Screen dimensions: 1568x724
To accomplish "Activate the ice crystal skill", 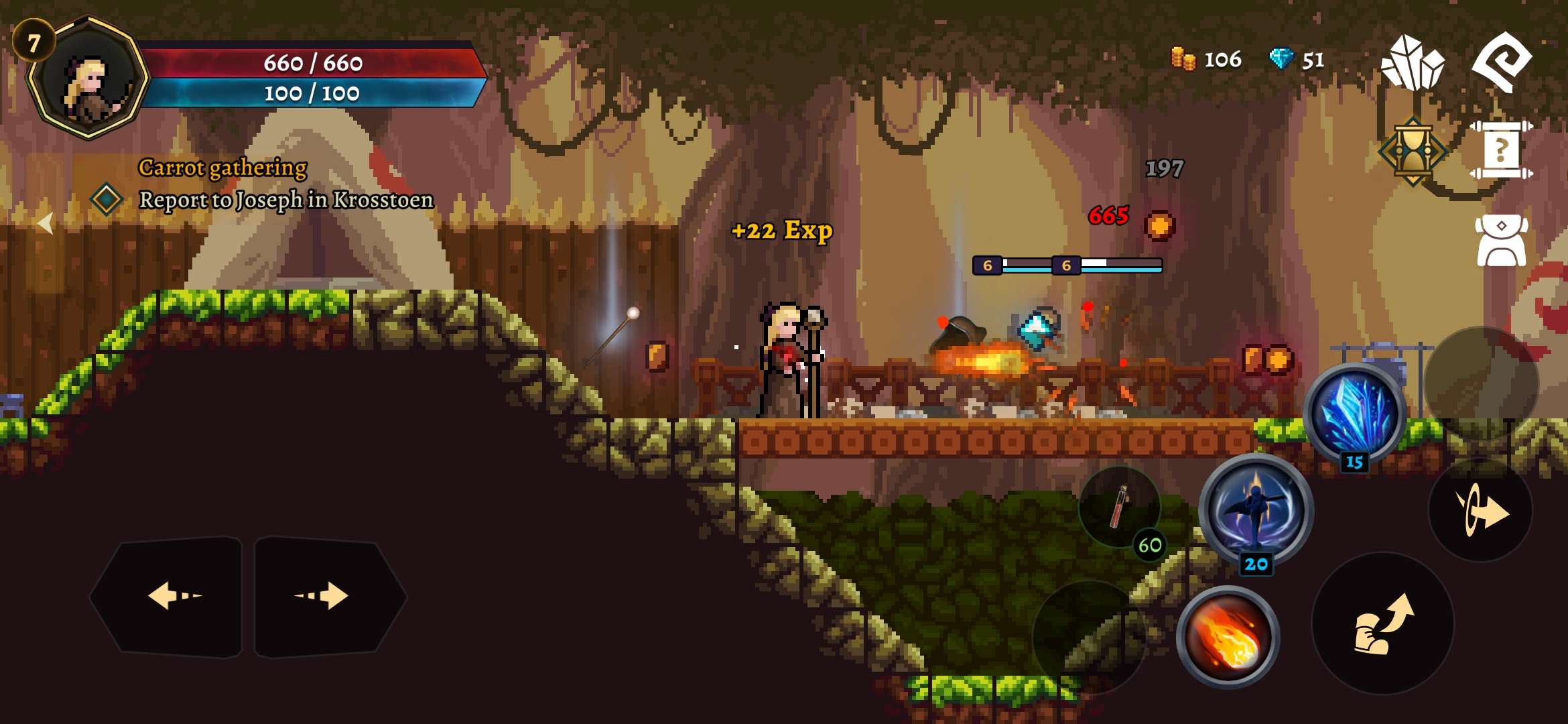I will [x=1355, y=414].
